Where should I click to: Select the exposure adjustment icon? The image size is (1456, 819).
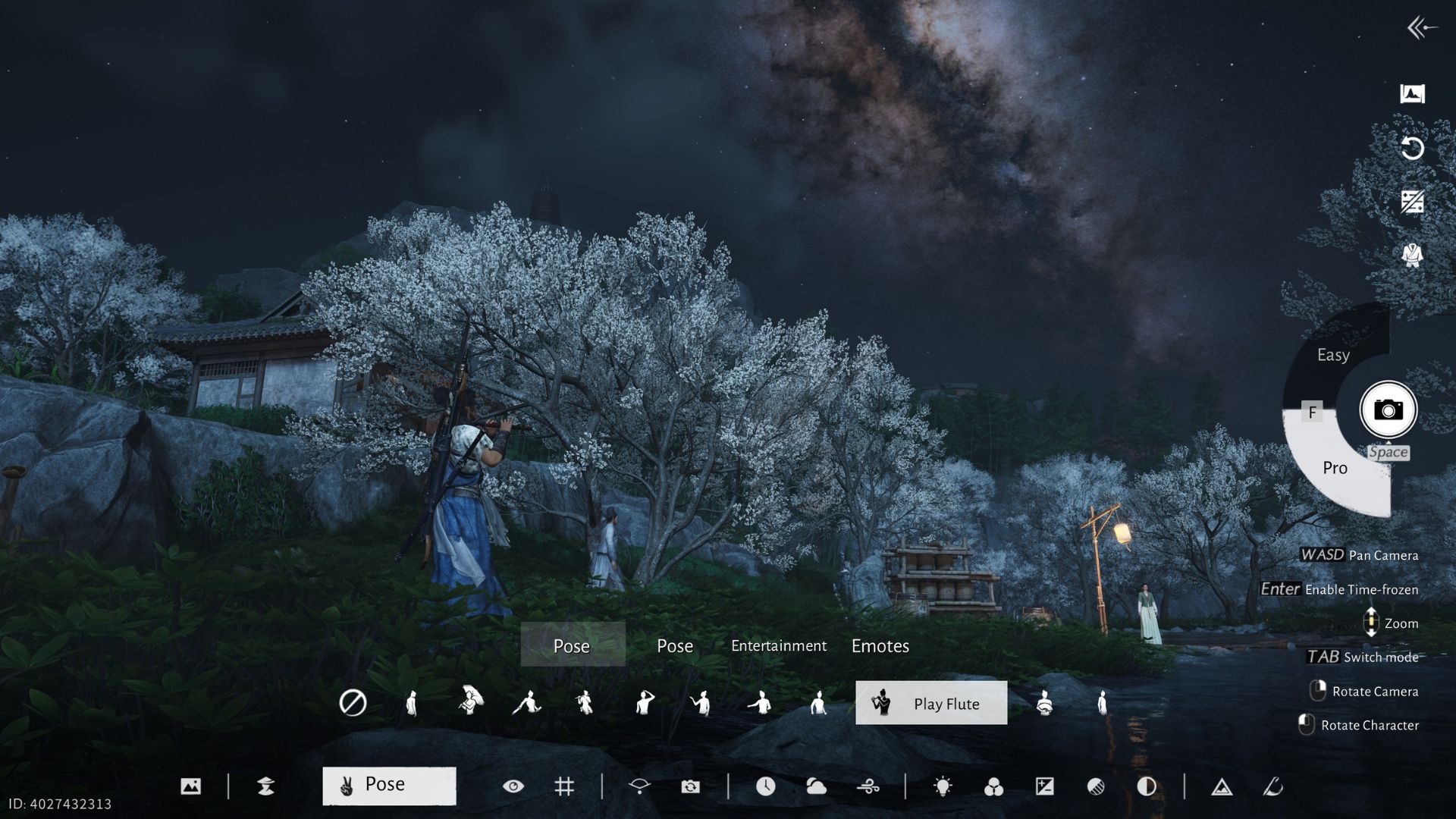click(x=1046, y=787)
